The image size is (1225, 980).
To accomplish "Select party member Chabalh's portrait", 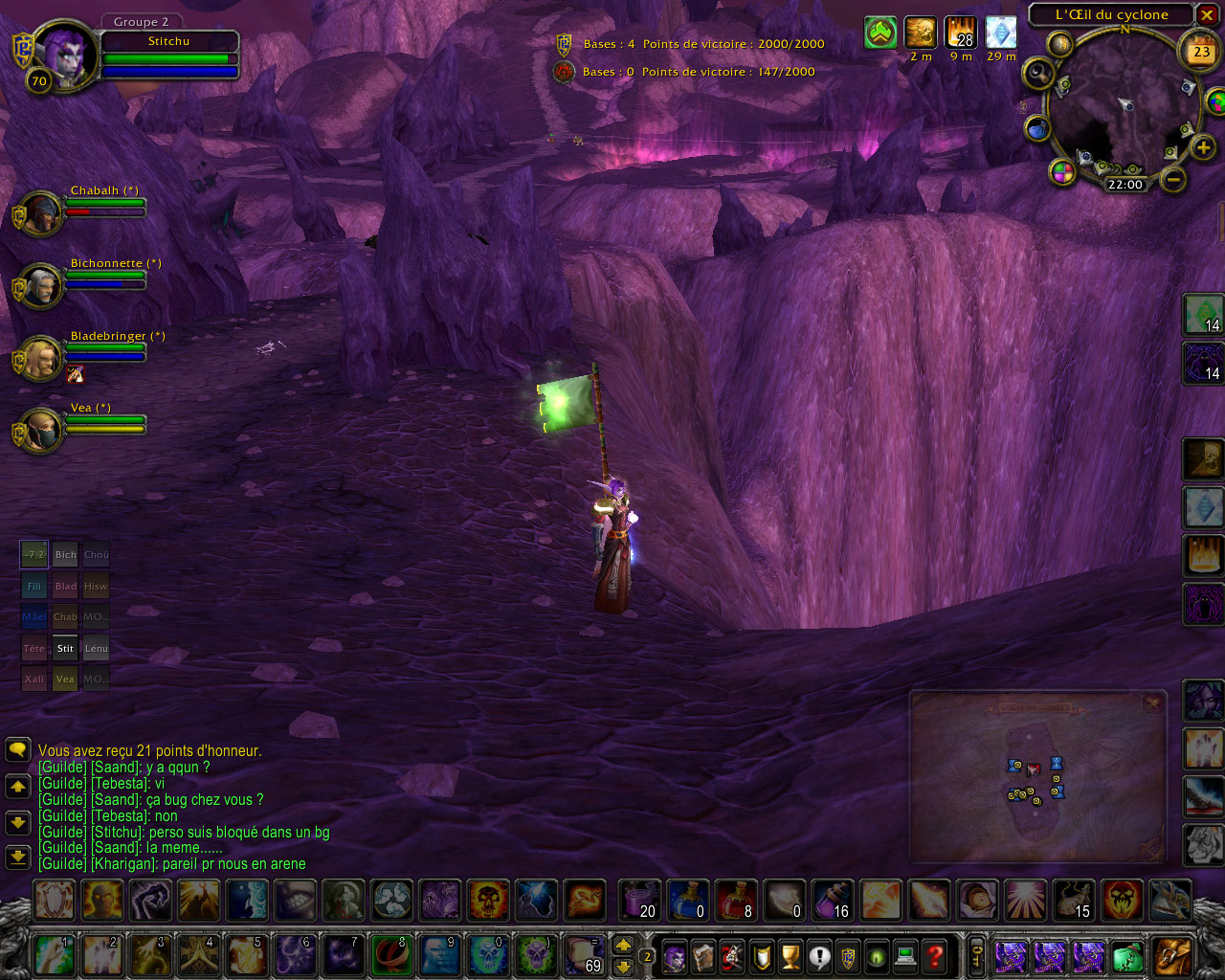I will pyautogui.click(x=39, y=212).
